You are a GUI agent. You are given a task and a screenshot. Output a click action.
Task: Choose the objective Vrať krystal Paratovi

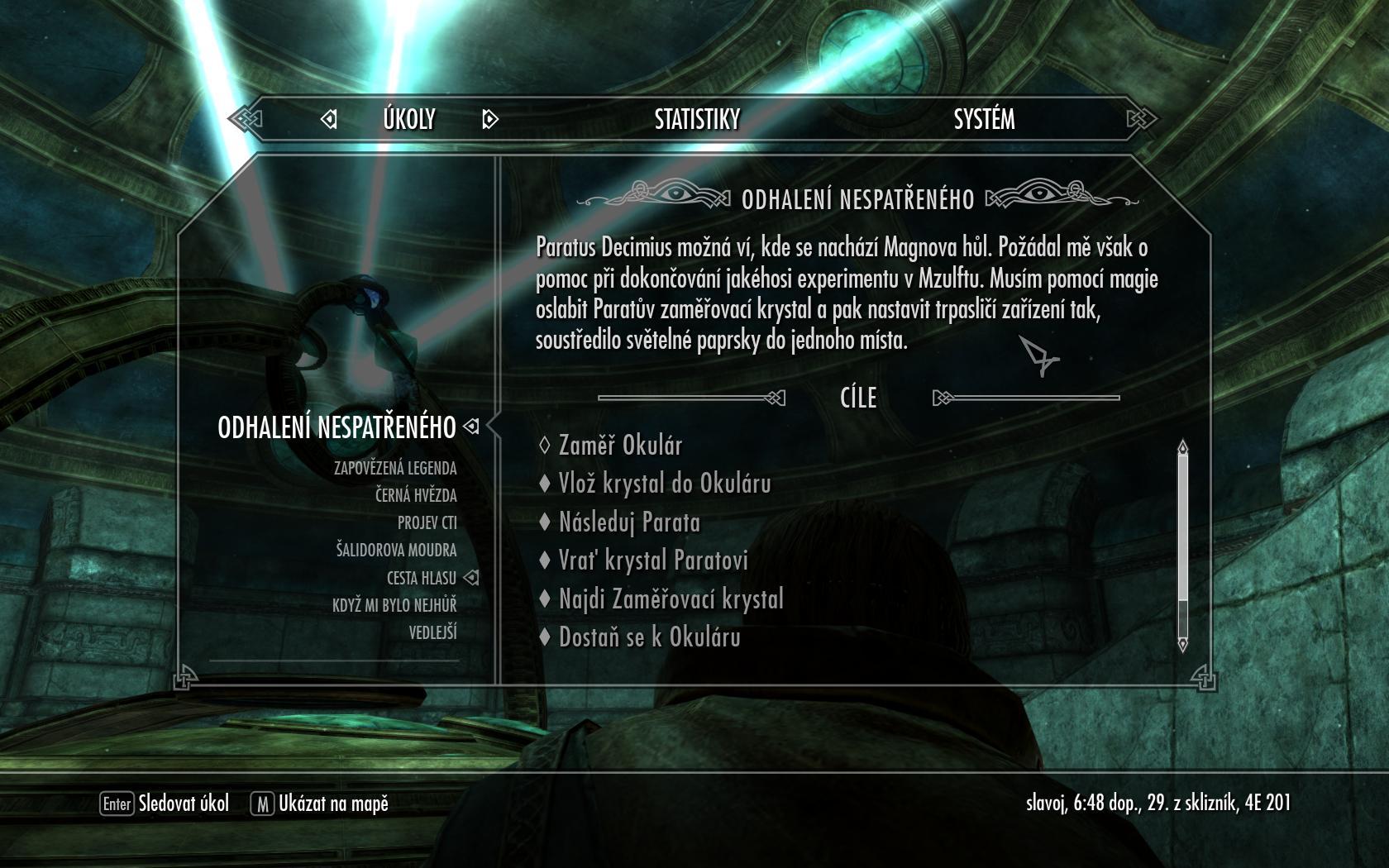click(x=653, y=560)
